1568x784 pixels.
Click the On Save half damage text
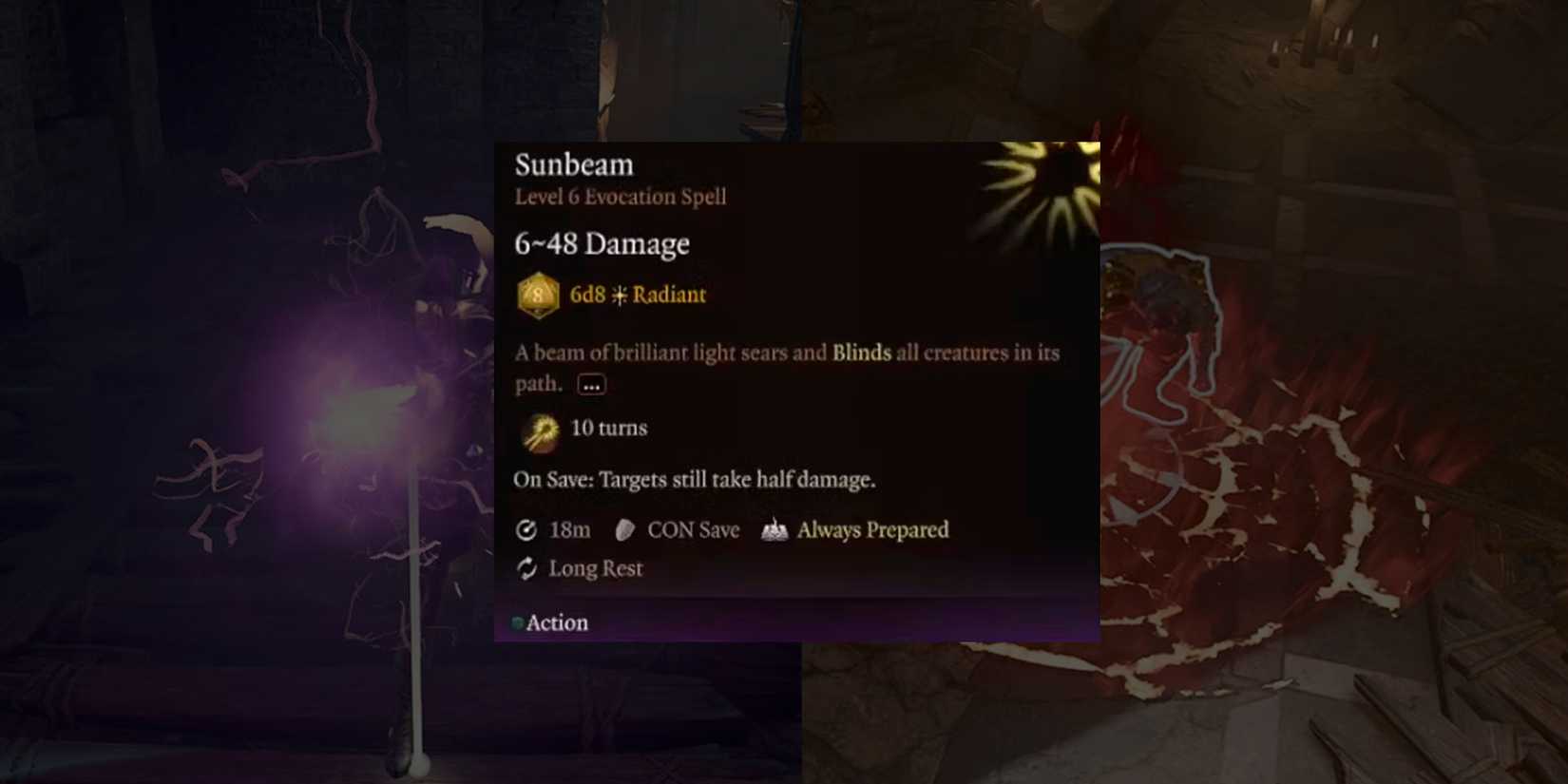point(694,480)
